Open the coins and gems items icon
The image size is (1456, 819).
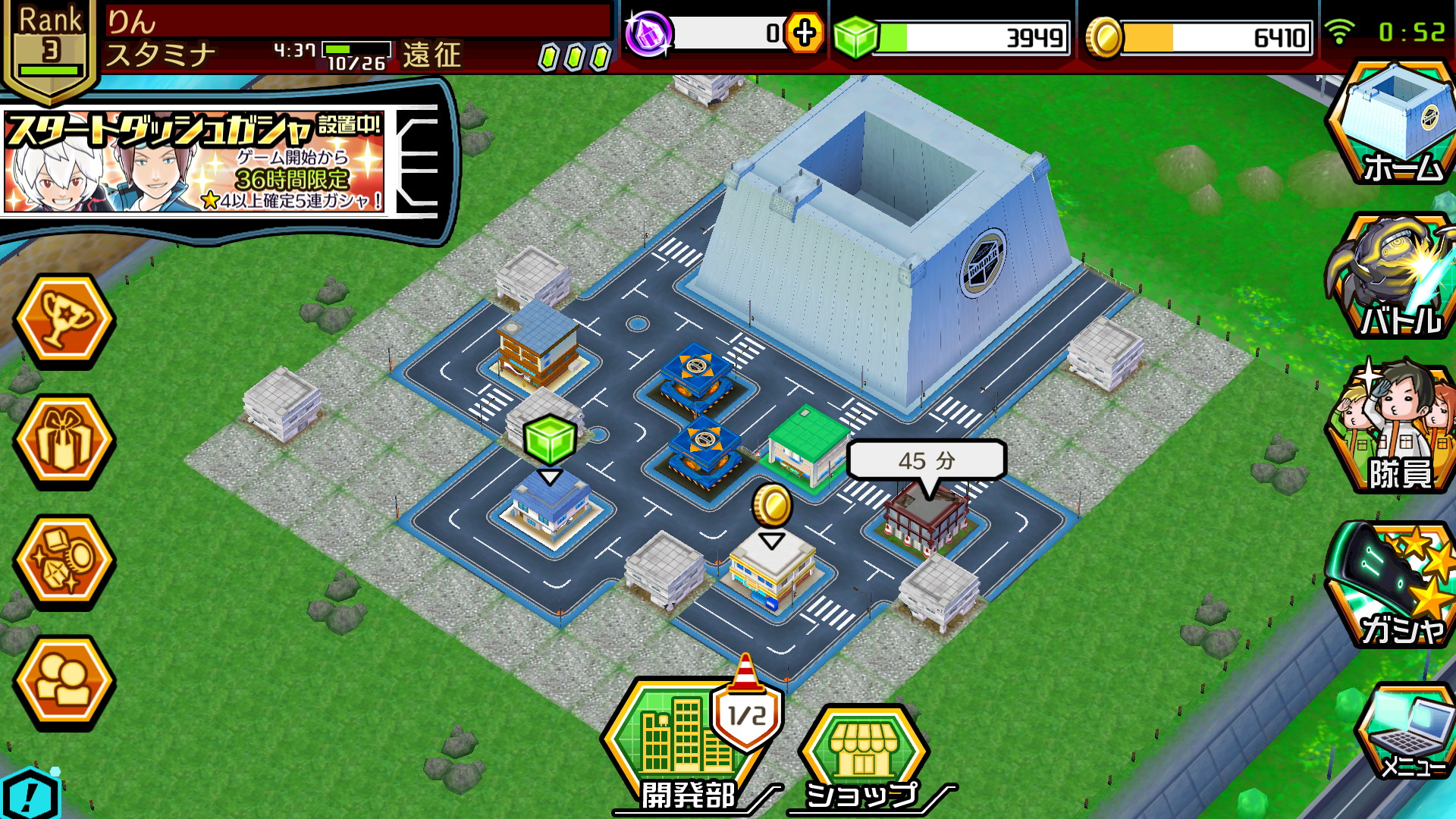click(64, 561)
